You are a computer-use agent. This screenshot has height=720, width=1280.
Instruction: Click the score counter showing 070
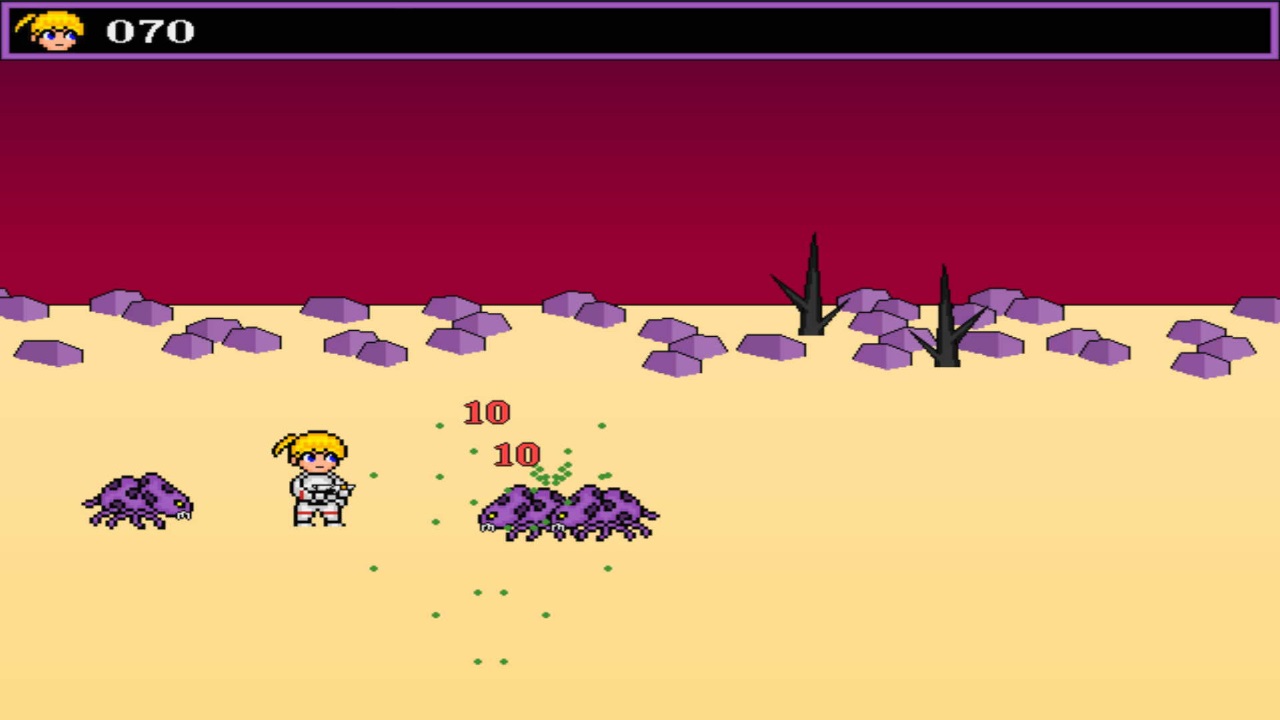tap(150, 30)
